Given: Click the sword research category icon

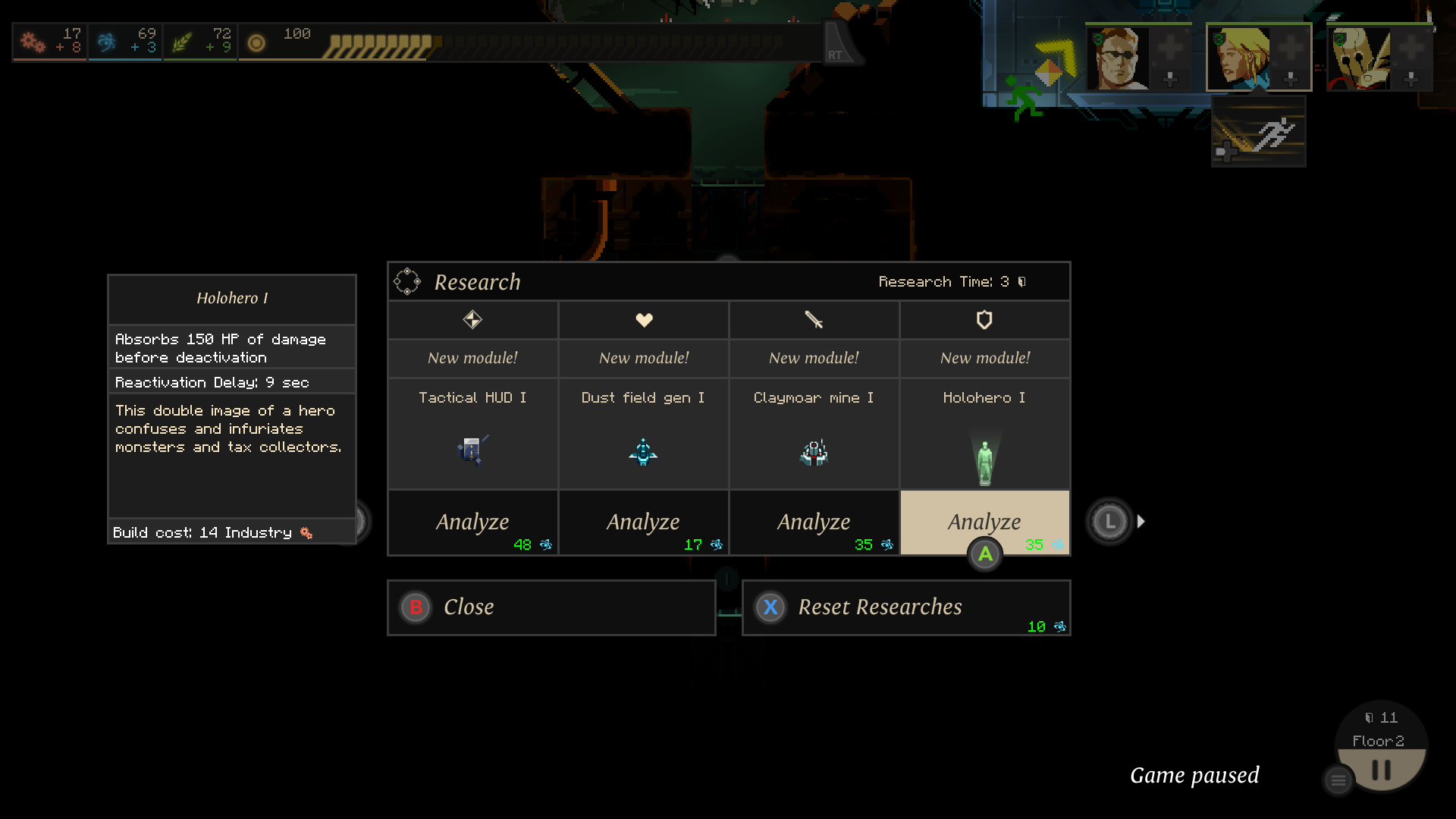Looking at the screenshot, I should (814, 319).
